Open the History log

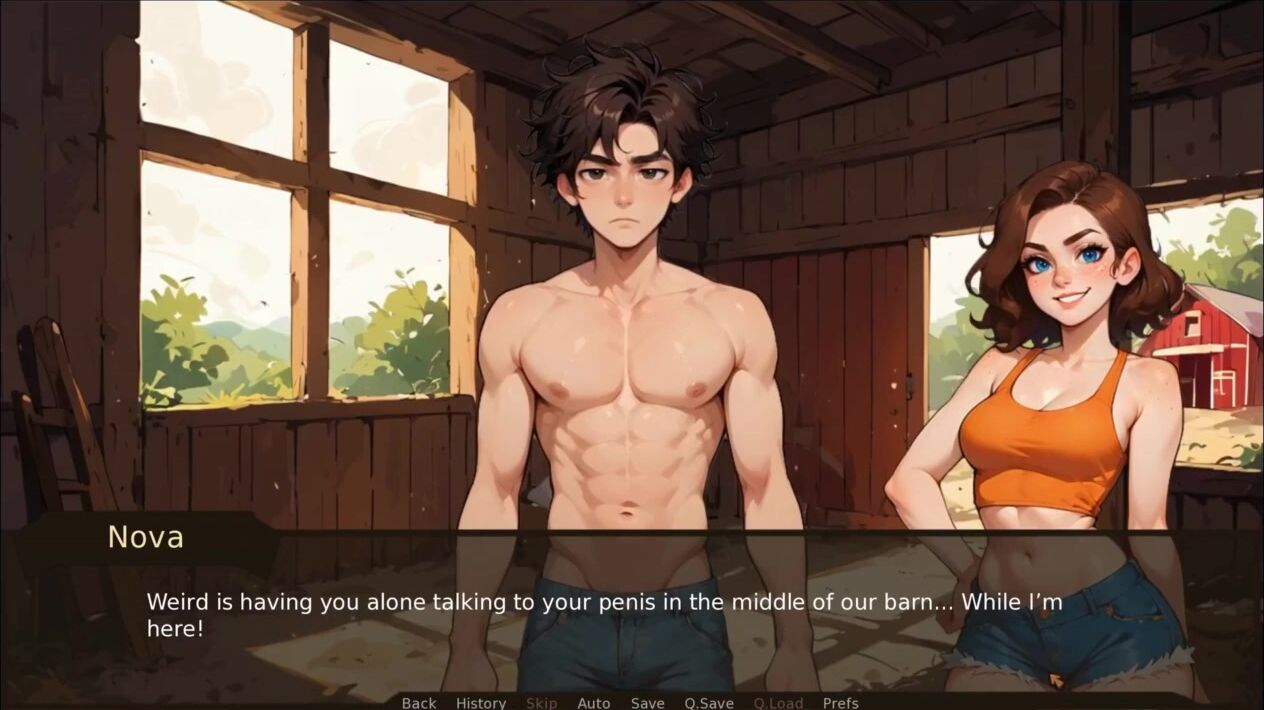pyautogui.click(x=481, y=702)
